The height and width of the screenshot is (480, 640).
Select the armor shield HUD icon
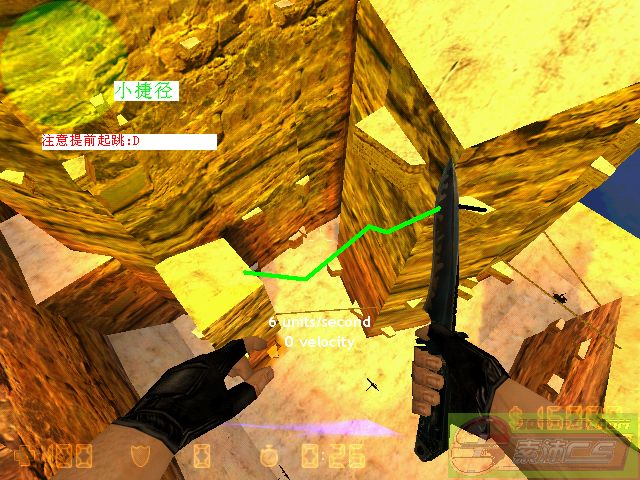pyautogui.click(x=141, y=458)
